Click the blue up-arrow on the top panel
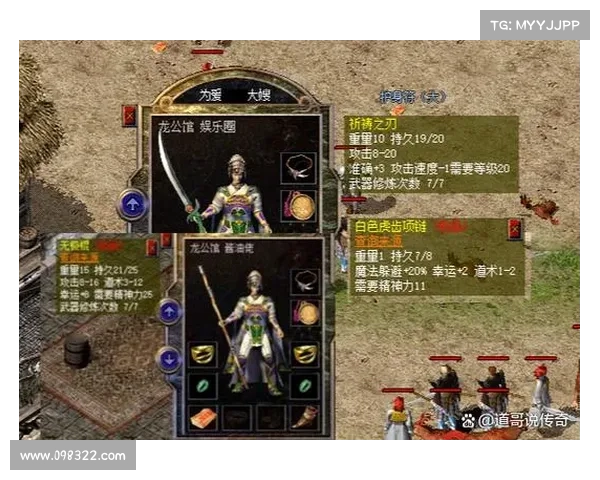The height and width of the screenshot is (480, 600). [x=133, y=204]
